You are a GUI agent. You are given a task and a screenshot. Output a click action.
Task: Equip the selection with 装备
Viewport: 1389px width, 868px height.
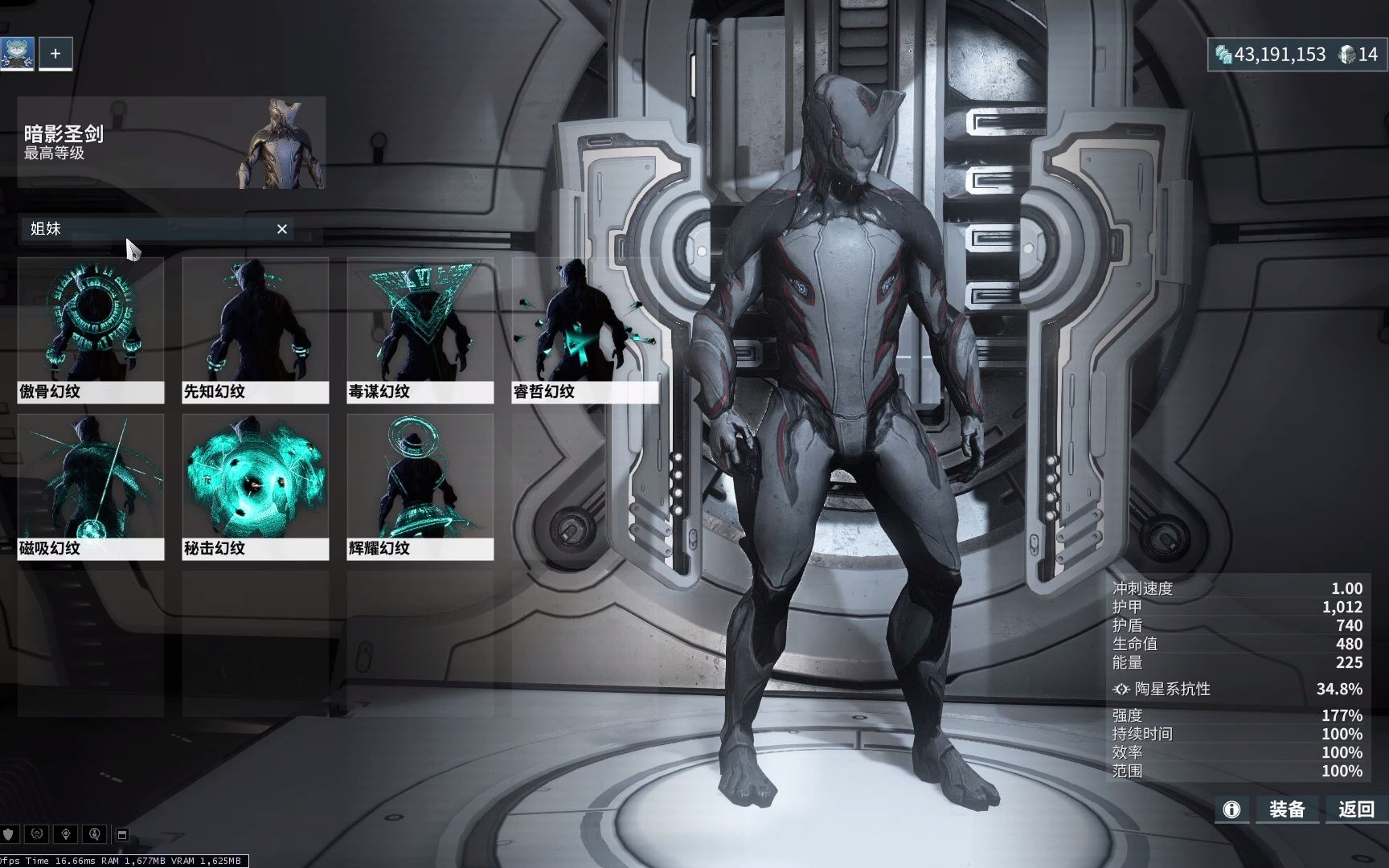click(1286, 809)
